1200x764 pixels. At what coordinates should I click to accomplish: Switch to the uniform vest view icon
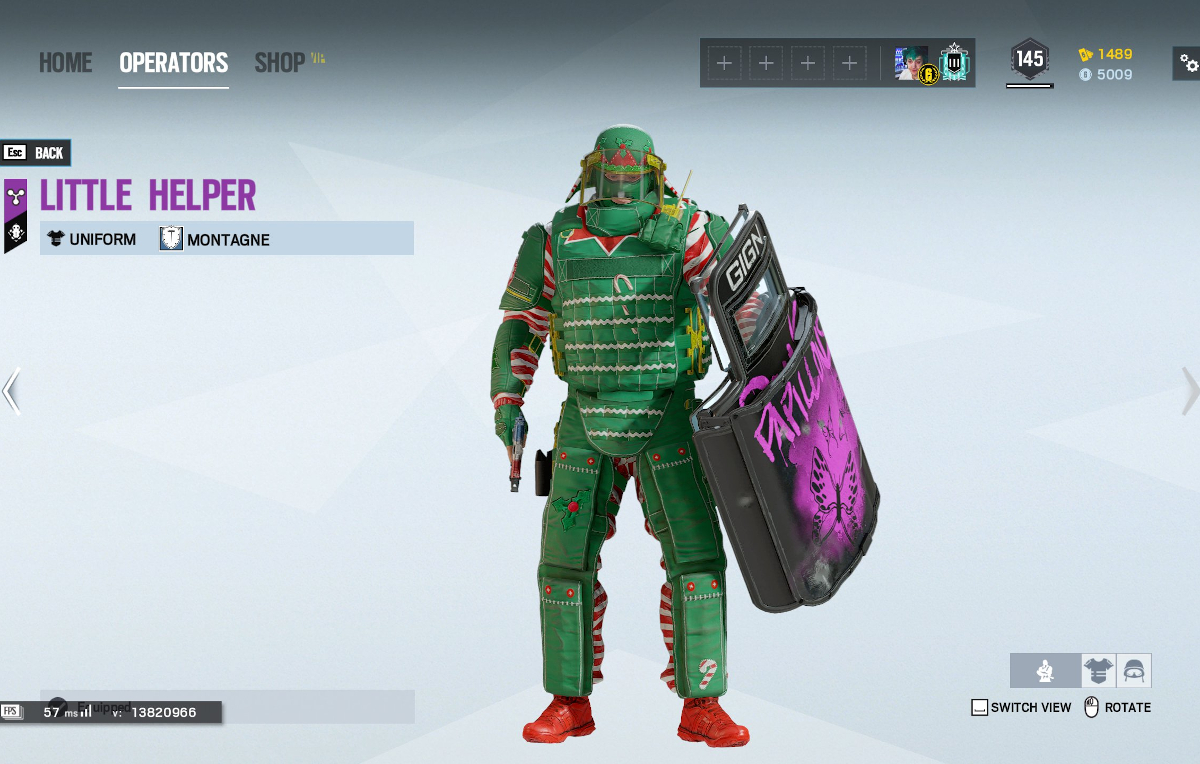(x=1098, y=670)
